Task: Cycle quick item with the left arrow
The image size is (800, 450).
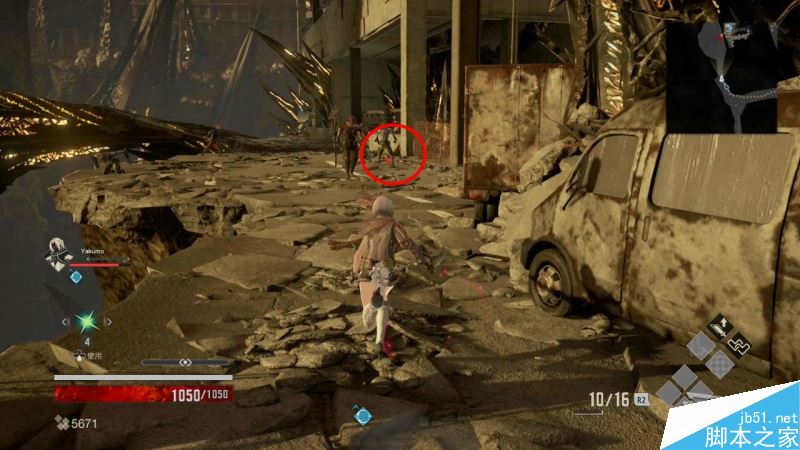Action: pyautogui.click(x=66, y=322)
